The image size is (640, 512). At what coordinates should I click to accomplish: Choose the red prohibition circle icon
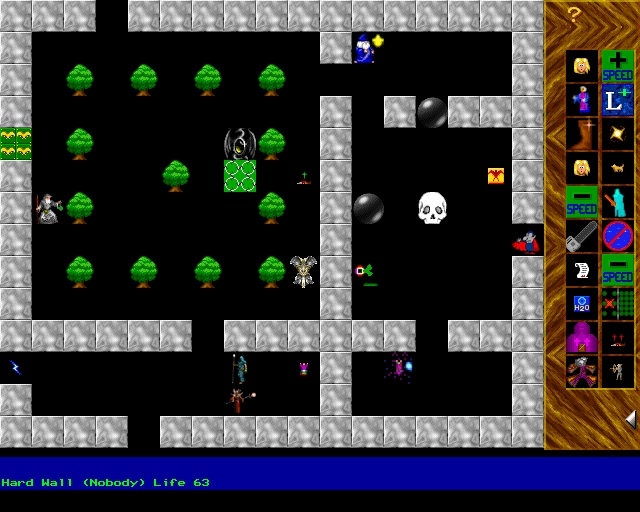[617, 236]
